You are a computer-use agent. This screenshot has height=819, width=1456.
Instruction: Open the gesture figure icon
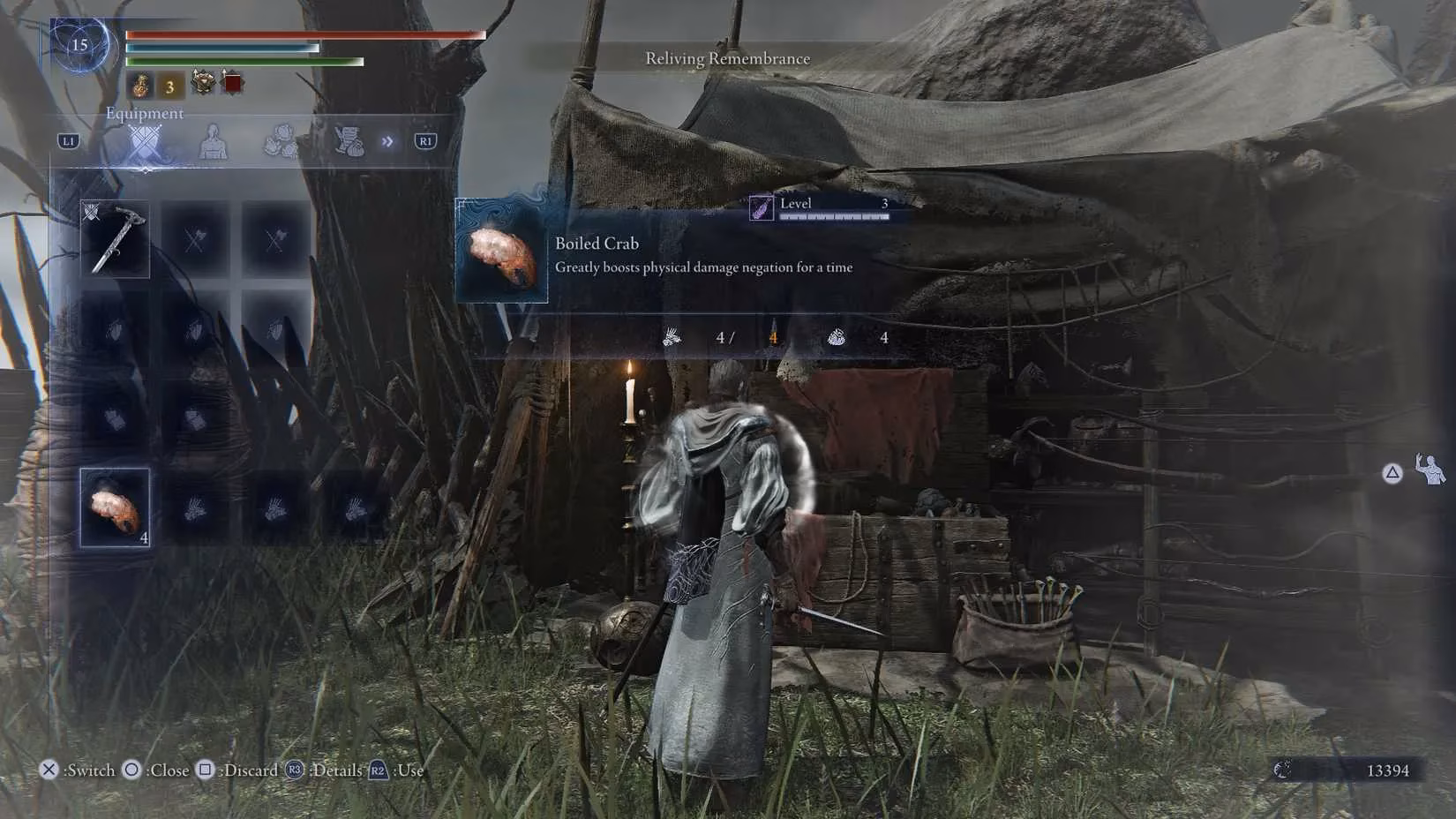(1430, 471)
